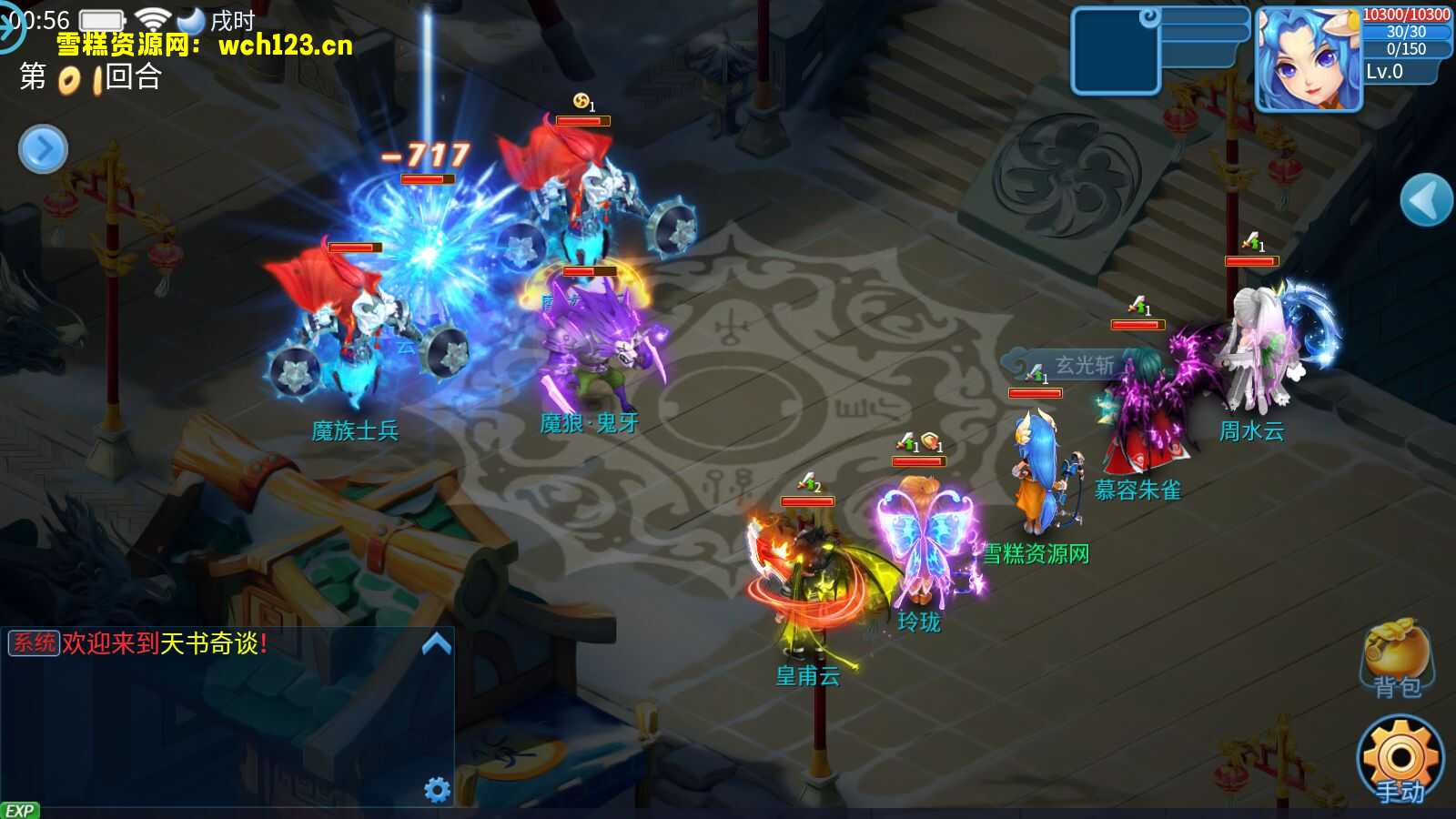
Task: Expand the left blue arrow button
Action: tap(43, 149)
